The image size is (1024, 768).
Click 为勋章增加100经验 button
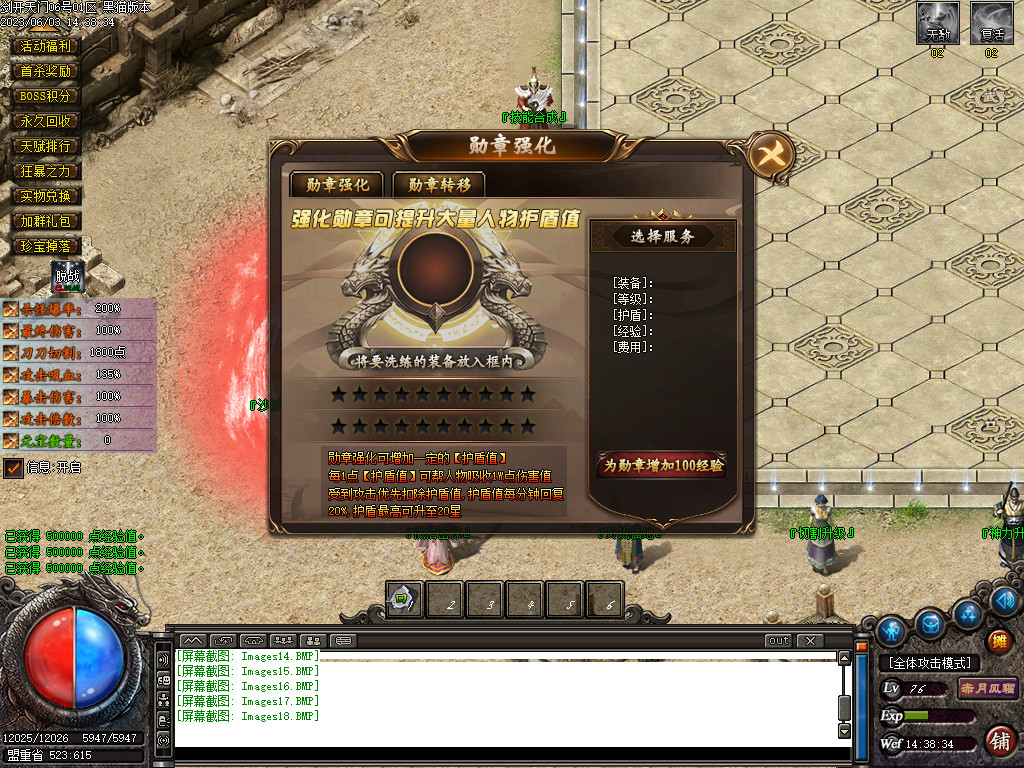[662, 465]
